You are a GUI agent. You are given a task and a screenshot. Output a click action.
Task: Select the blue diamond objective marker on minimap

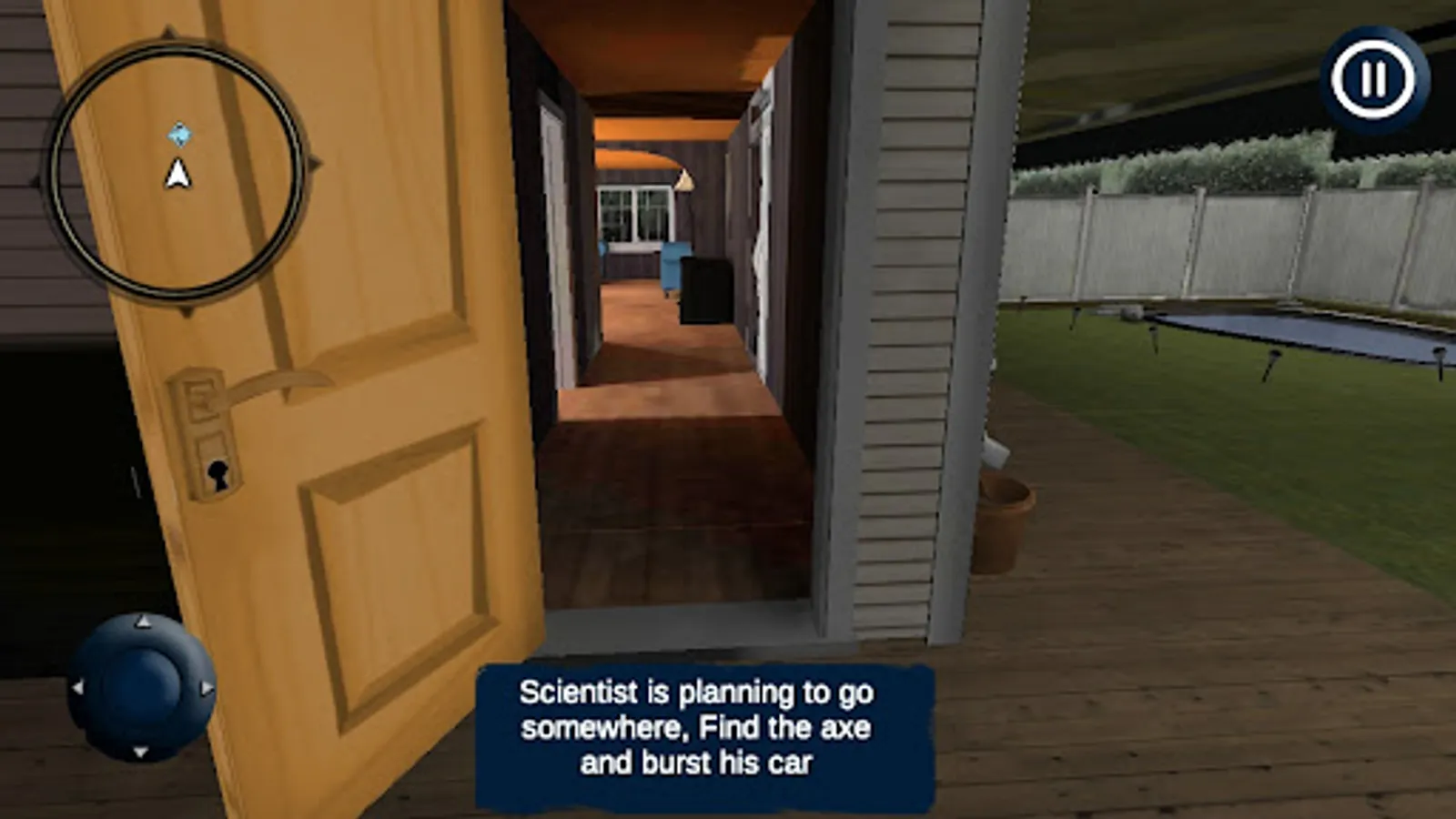coord(180,133)
